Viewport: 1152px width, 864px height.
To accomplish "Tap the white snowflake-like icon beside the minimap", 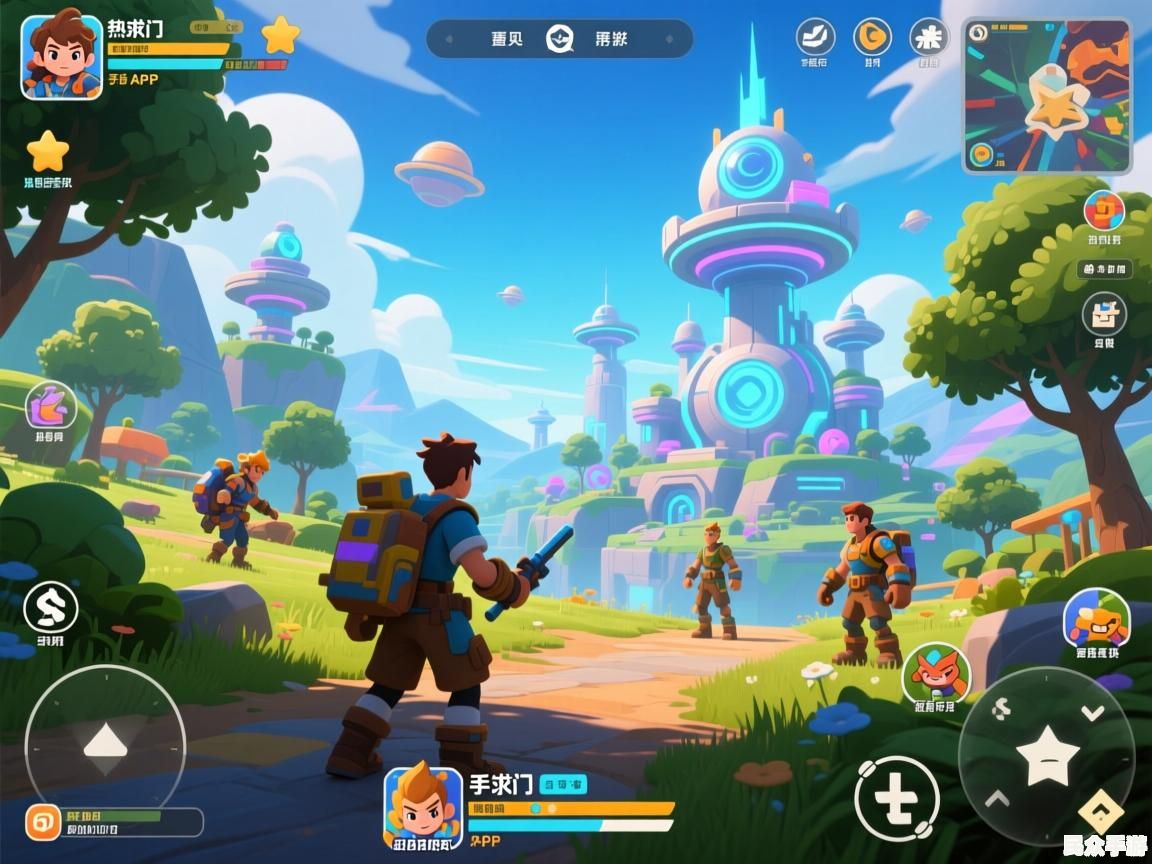I will [x=929, y=37].
